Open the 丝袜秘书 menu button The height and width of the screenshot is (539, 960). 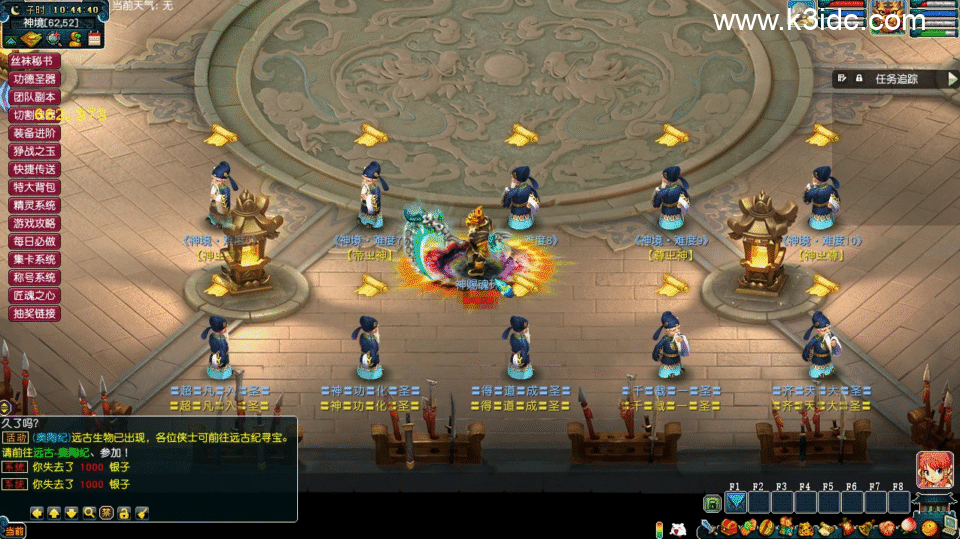pos(35,61)
